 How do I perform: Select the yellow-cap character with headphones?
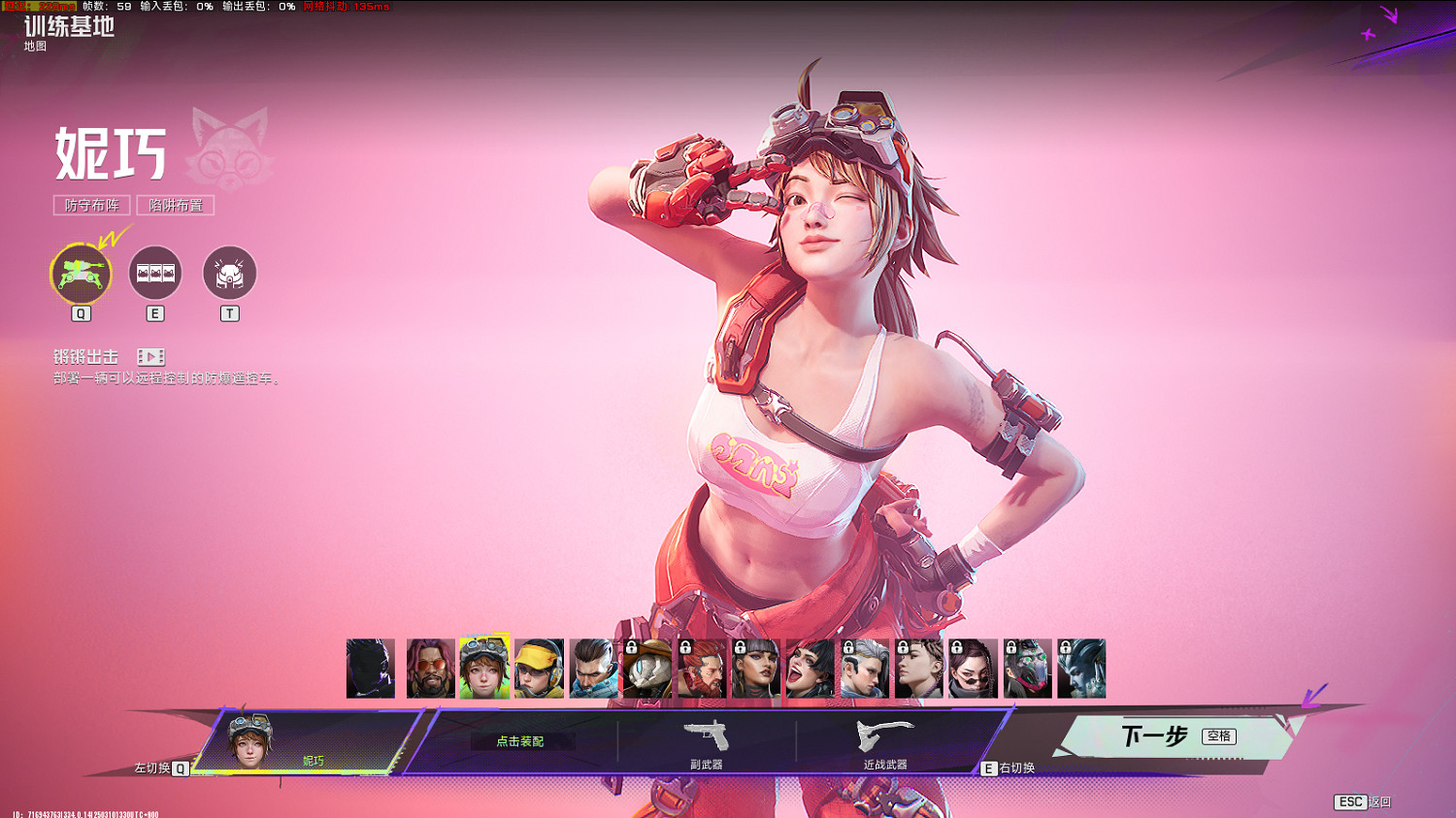pos(539,669)
